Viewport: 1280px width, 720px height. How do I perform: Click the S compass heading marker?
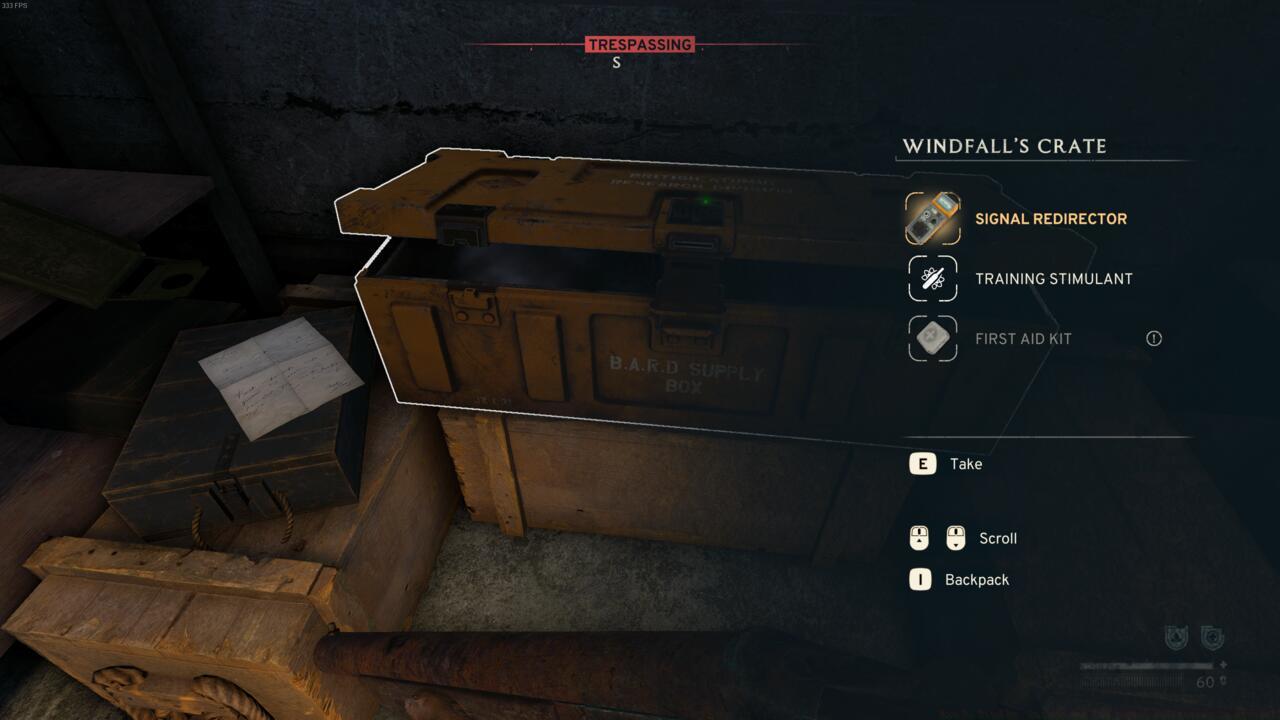pyautogui.click(x=616, y=63)
